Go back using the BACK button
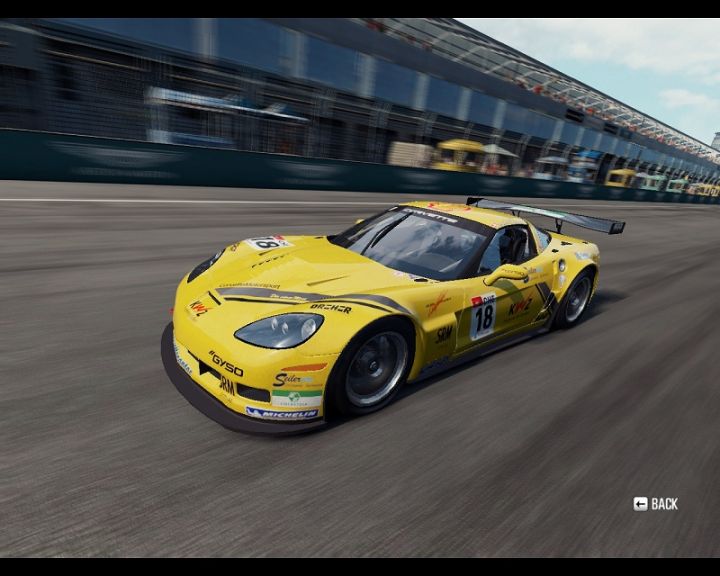The image size is (720, 576). (656, 504)
